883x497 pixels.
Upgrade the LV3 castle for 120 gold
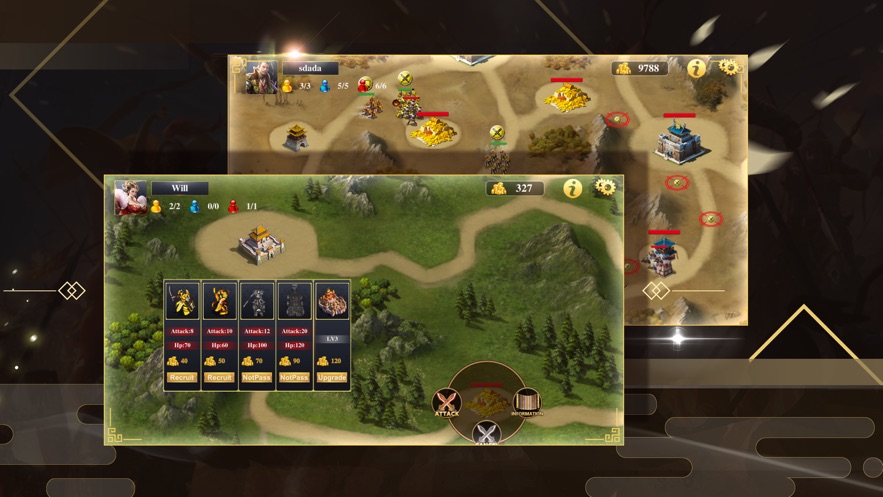pyautogui.click(x=332, y=378)
